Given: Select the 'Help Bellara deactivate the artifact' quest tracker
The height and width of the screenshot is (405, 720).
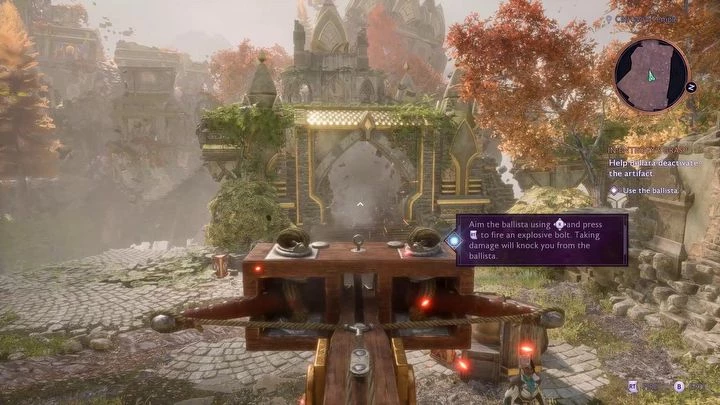Looking at the screenshot, I should [655, 167].
